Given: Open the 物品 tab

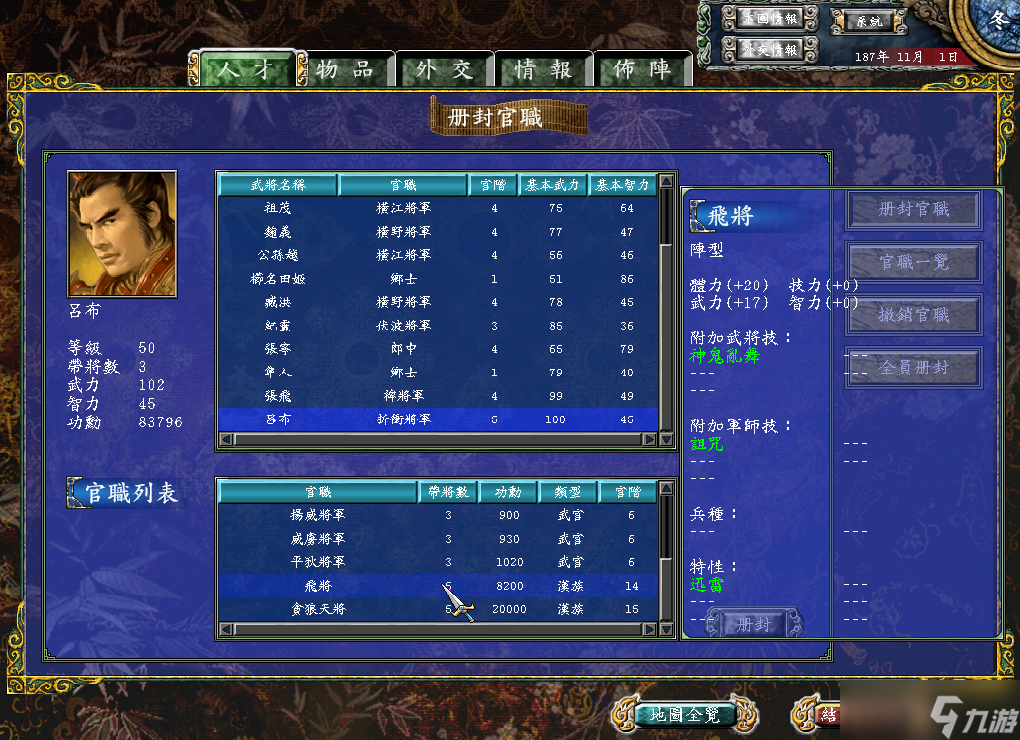Looking at the screenshot, I should pyautogui.click(x=344, y=69).
